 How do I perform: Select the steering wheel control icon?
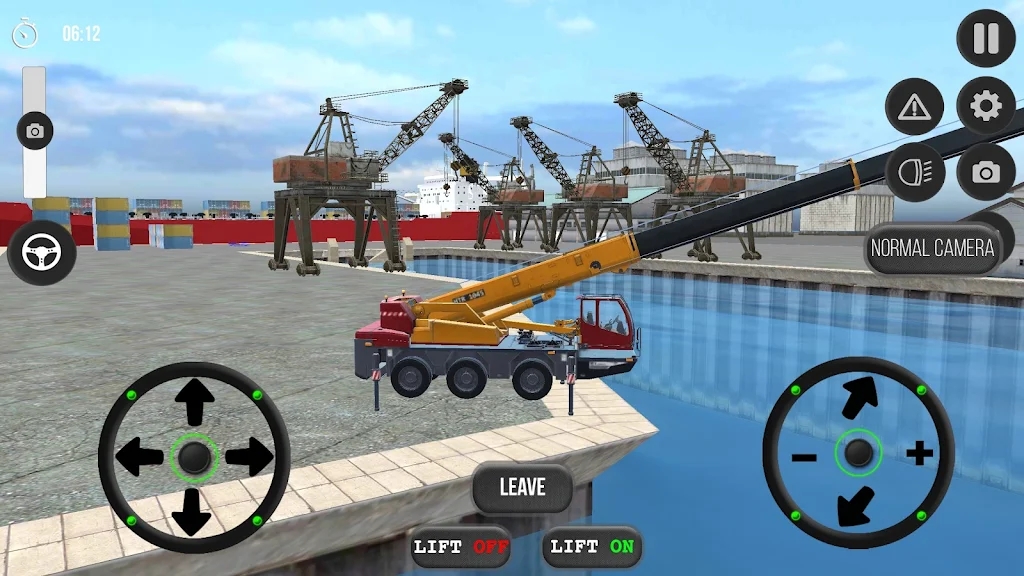point(42,252)
